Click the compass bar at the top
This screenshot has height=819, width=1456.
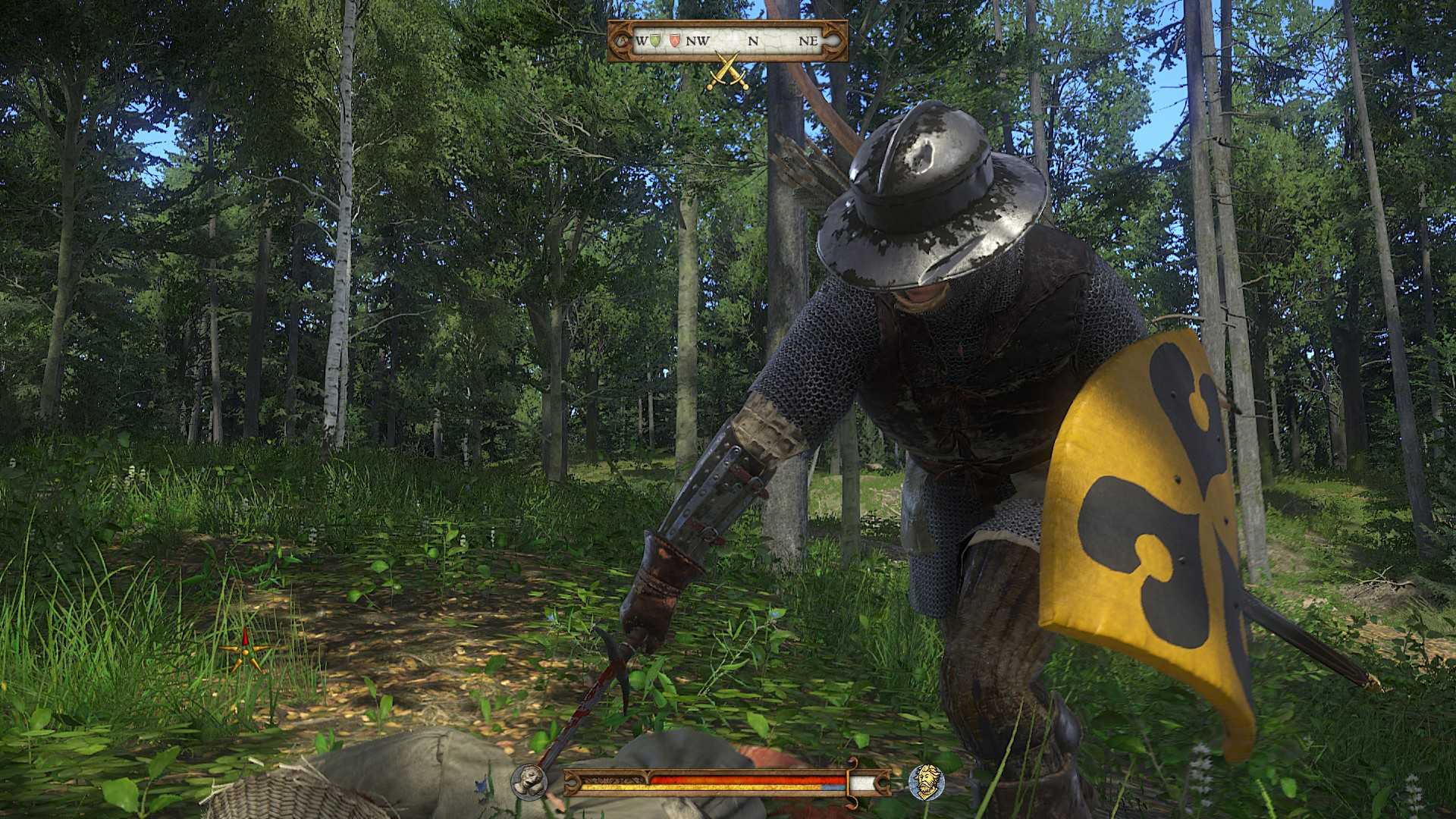pos(728,41)
